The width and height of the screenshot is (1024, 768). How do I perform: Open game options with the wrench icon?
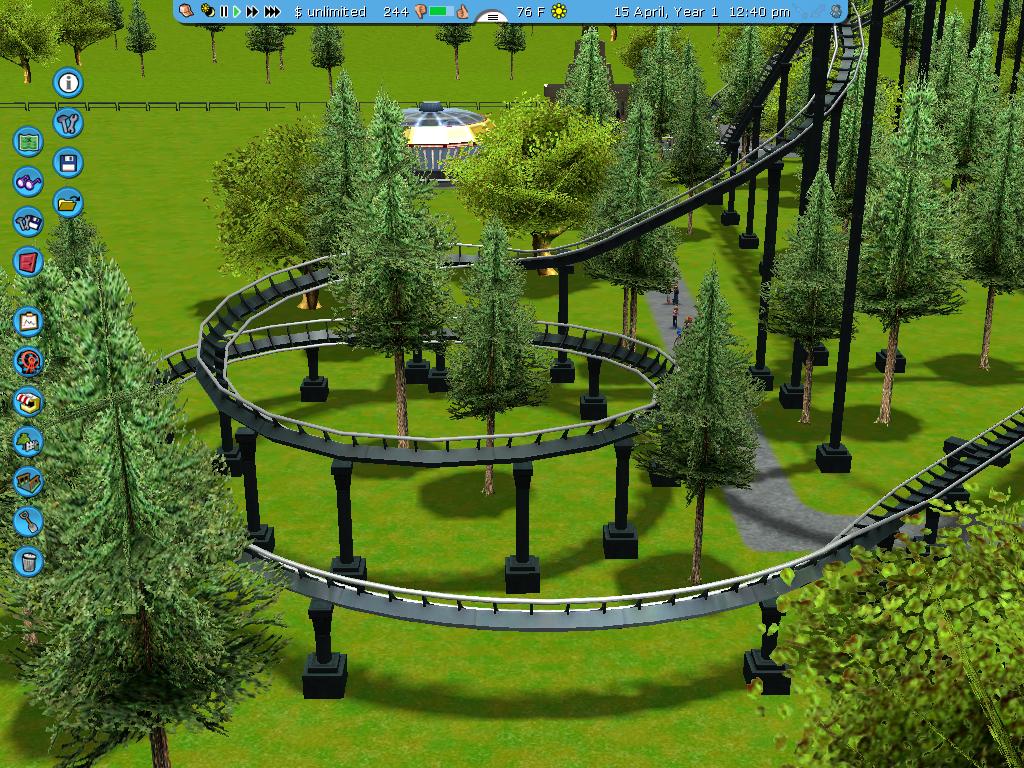click(68, 123)
